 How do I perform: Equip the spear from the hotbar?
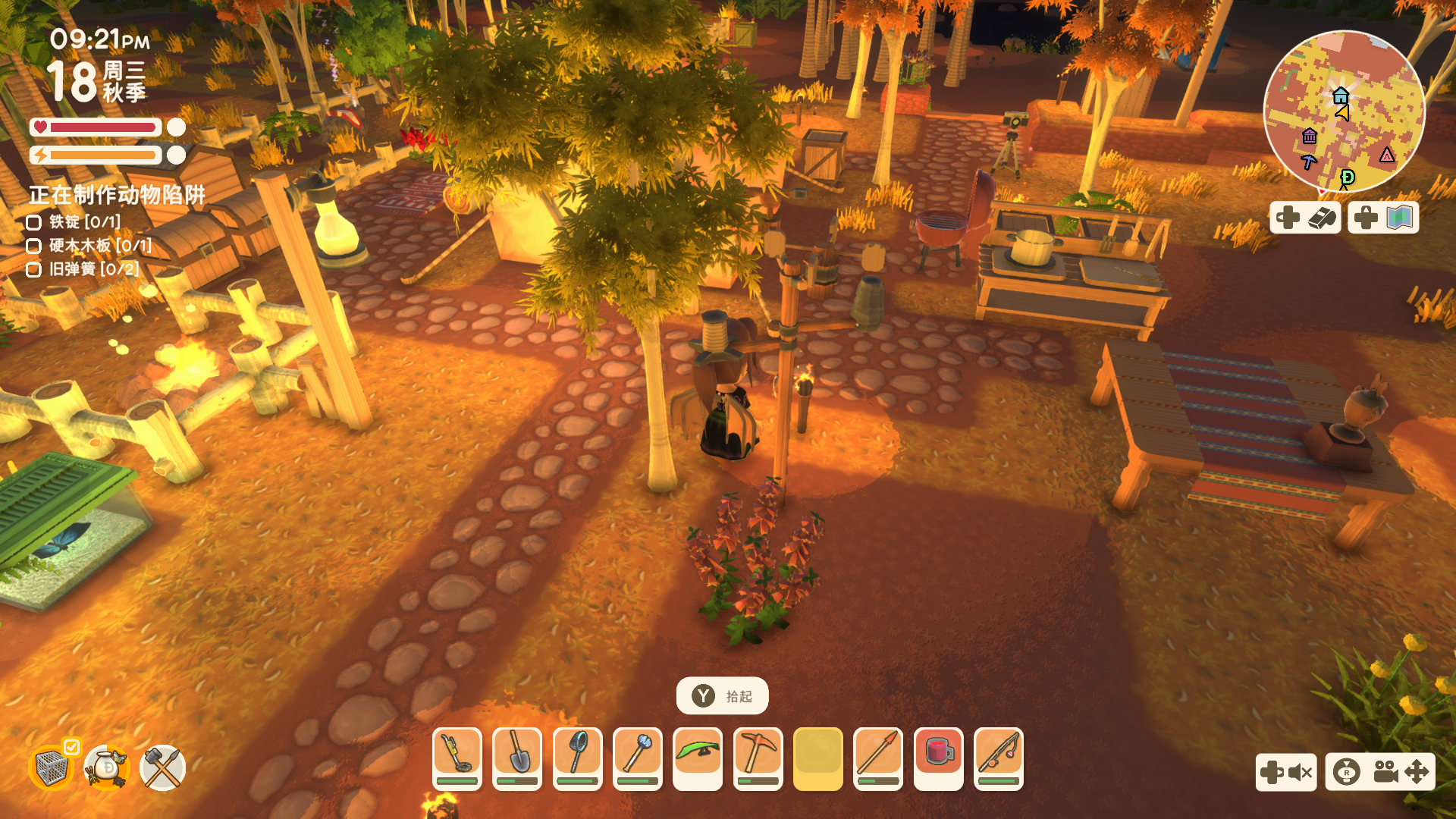(877, 758)
